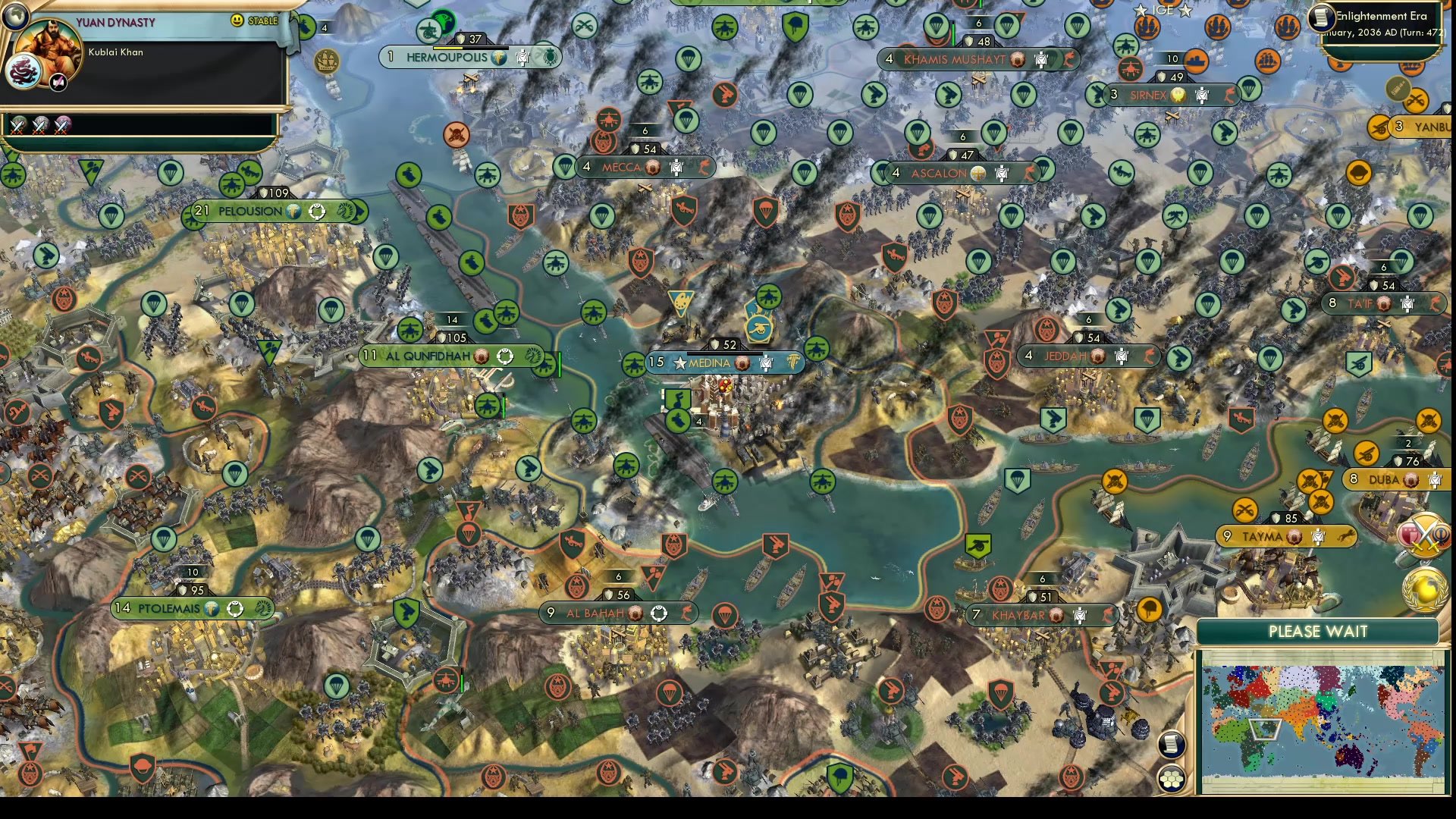Open the notification log scroll above the minimap
The height and width of the screenshot is (819, 1456).
[x=1172, y=744]
